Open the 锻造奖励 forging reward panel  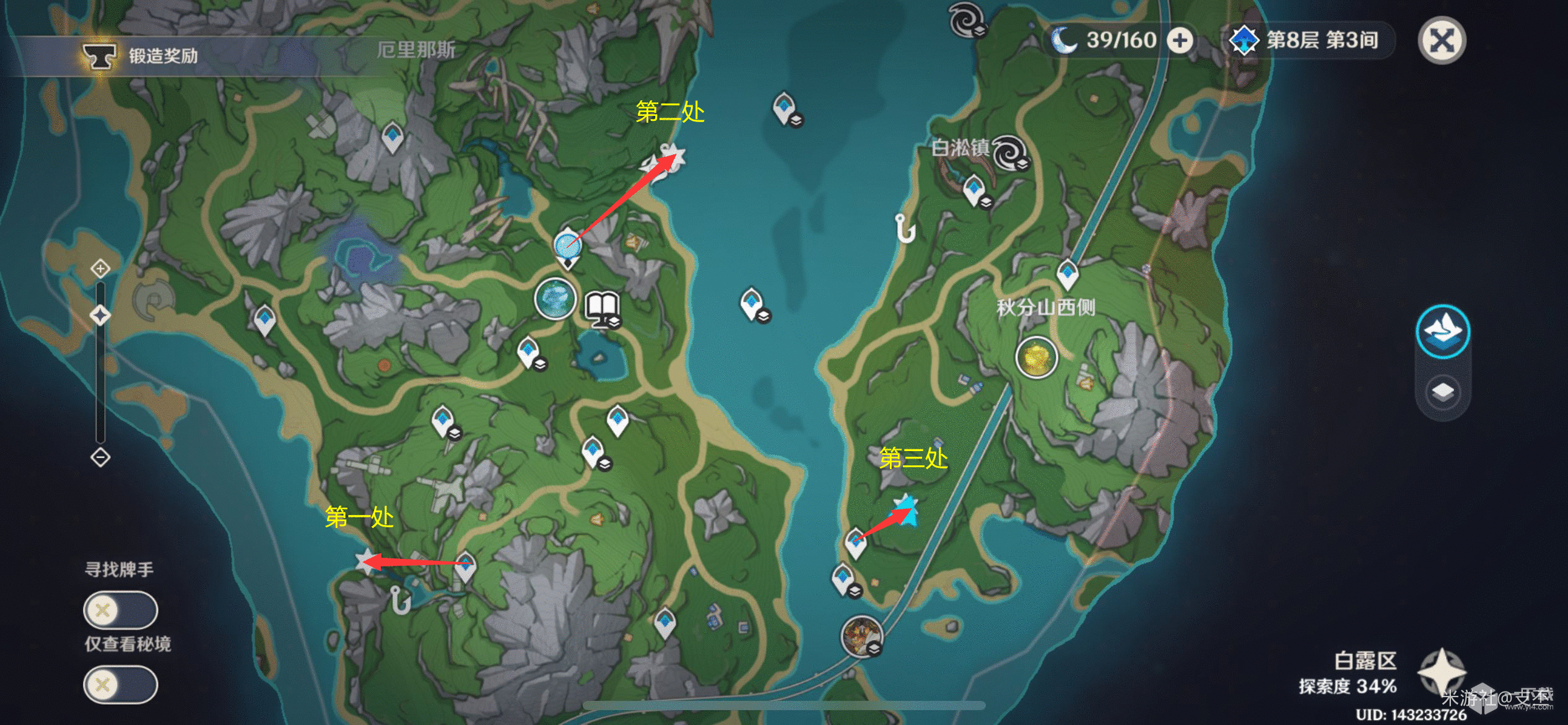point(142,56)
